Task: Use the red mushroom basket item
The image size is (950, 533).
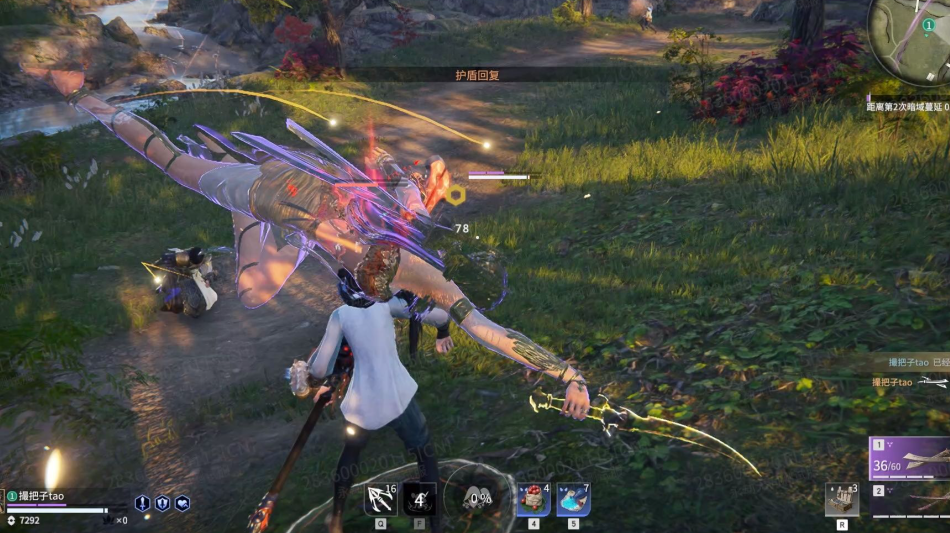Action: tap(533, 499)
